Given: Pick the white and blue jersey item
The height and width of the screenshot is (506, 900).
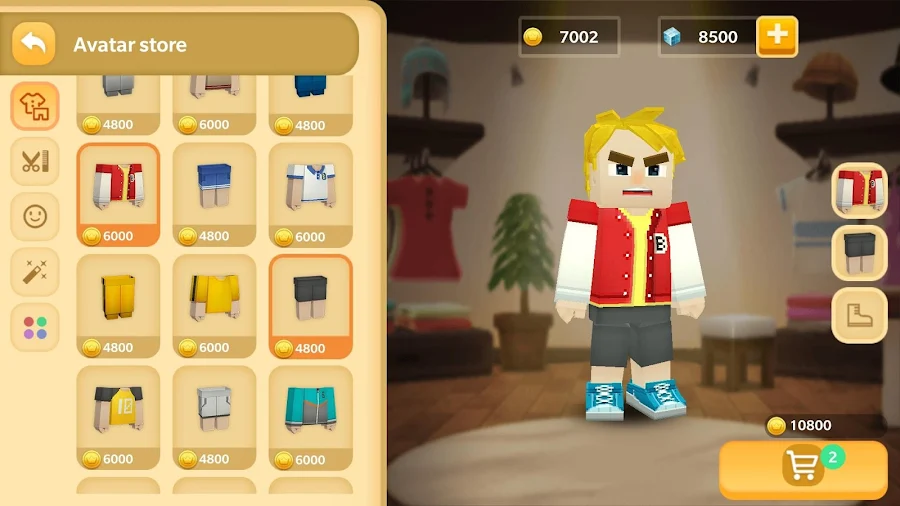Looking at the screenshot, I should [x=310, y=193].
